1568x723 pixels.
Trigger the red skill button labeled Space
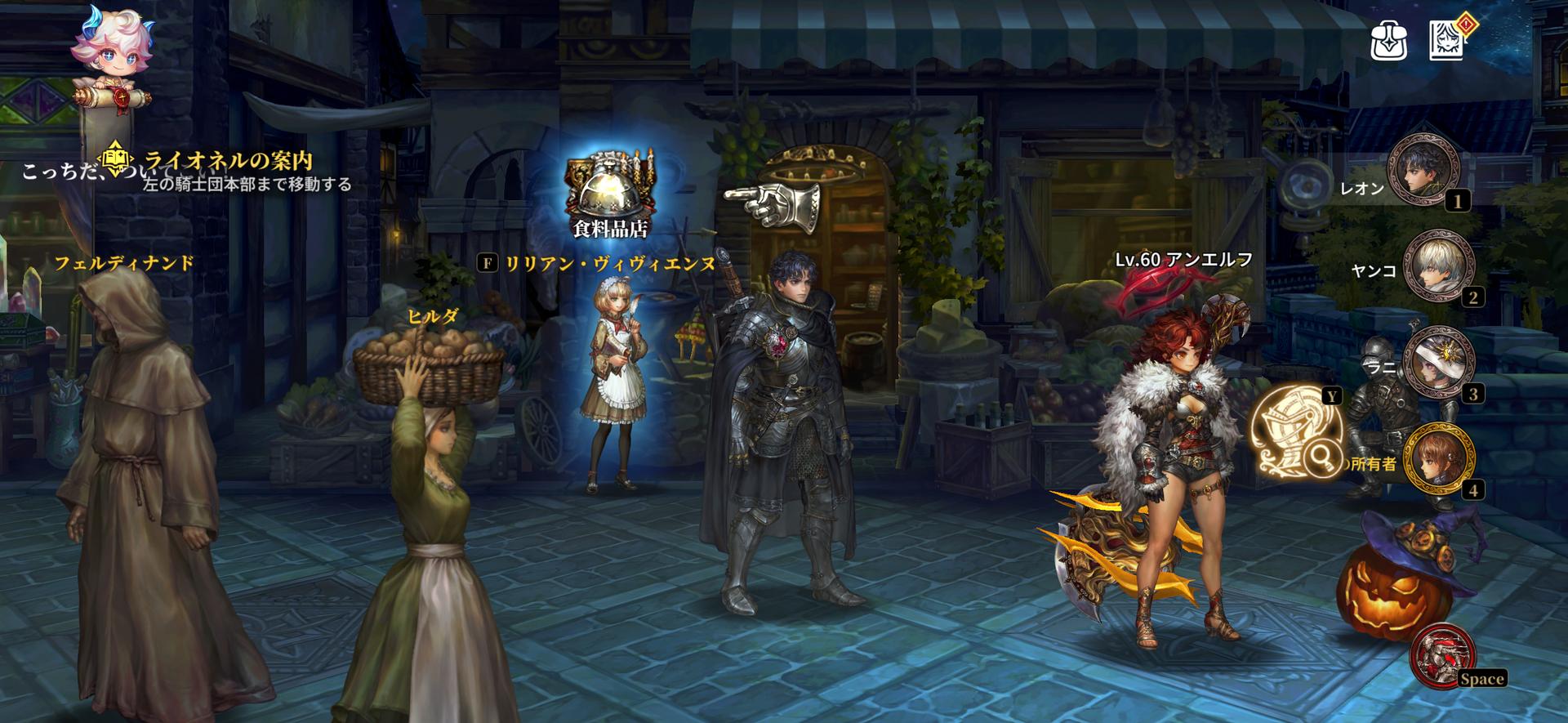point(1441,654)
